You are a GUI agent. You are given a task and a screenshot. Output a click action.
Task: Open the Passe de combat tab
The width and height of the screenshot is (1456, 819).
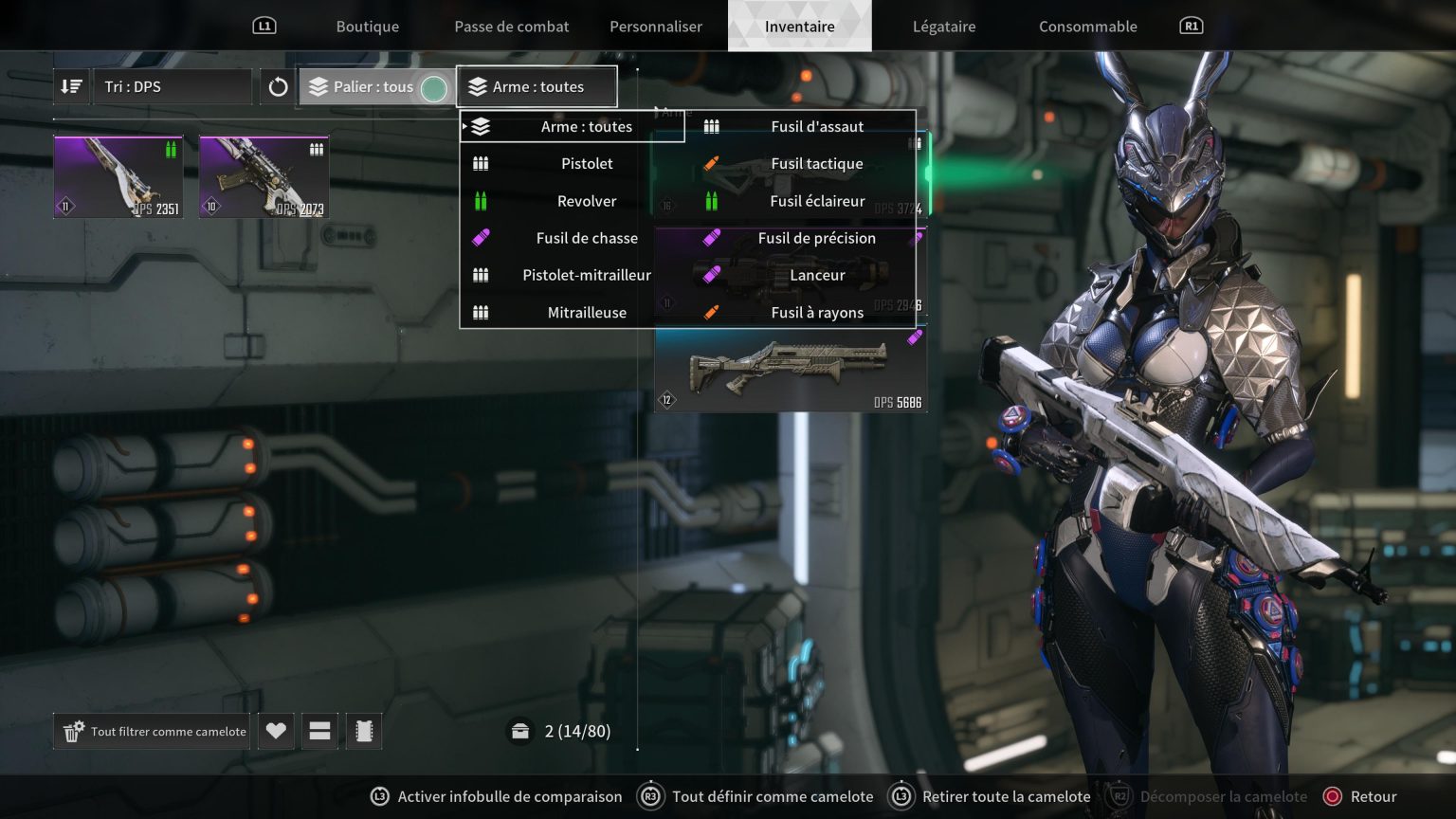coord(511,27)
